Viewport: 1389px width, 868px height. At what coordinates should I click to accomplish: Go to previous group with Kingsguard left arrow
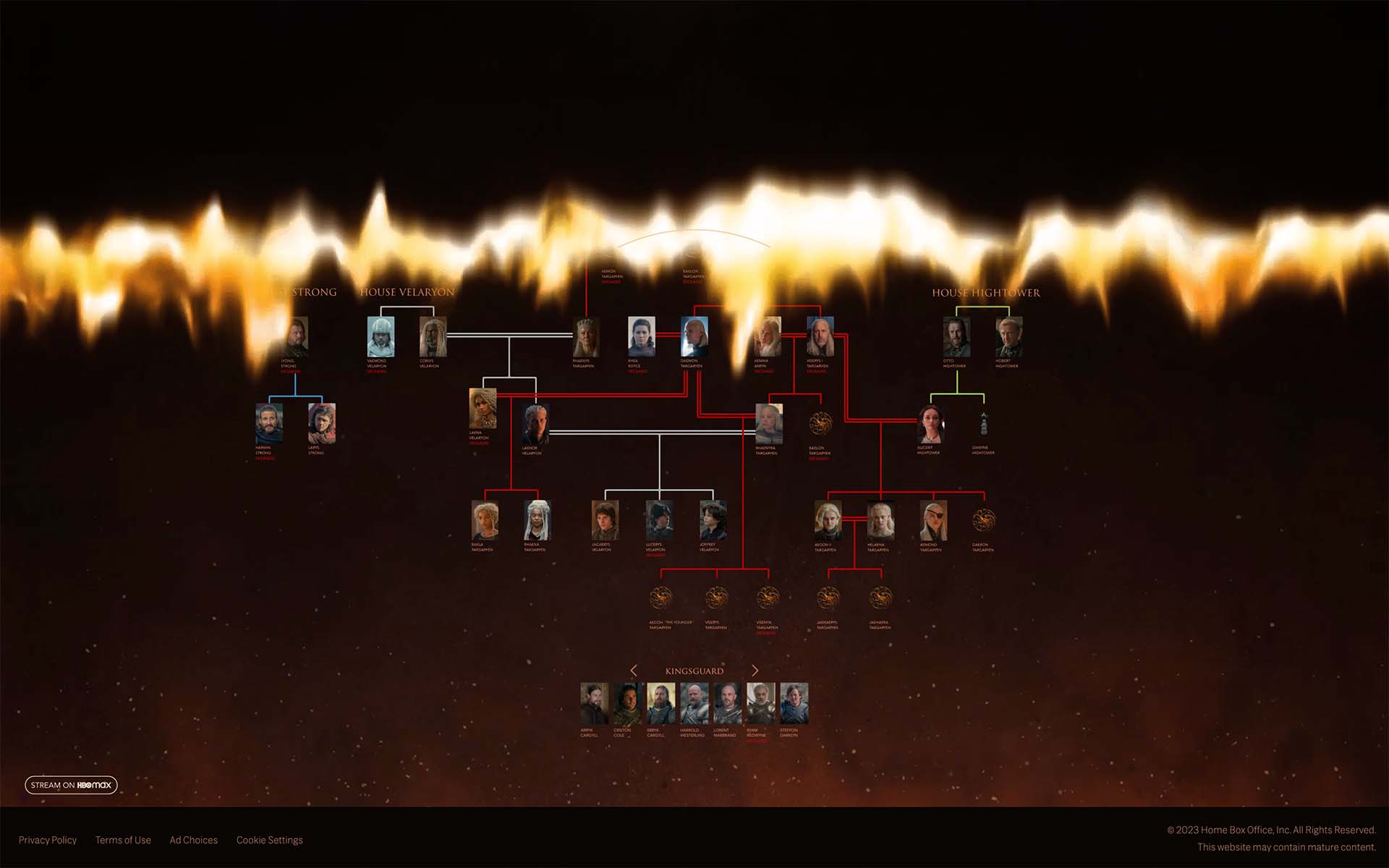tap(634, 671)
